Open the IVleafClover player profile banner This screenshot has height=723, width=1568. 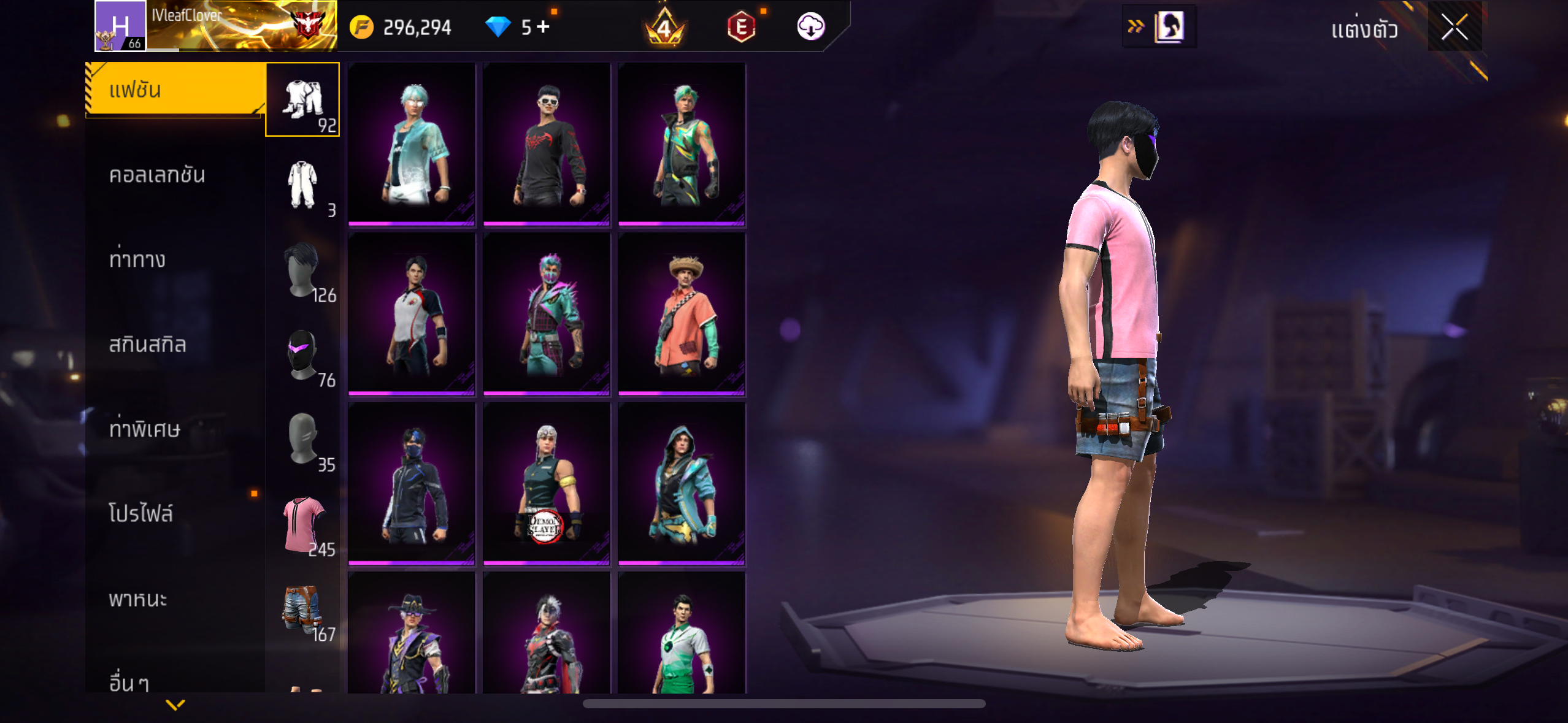pyautogui.click(x=216, y=26)
